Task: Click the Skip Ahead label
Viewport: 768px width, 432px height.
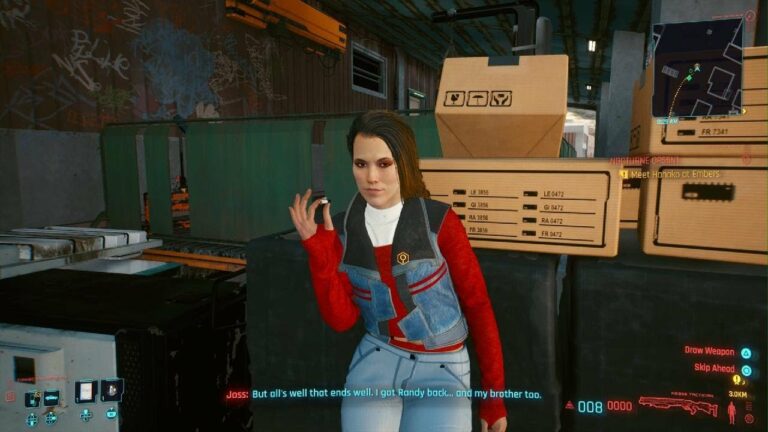Action: (x=712, y=368)
